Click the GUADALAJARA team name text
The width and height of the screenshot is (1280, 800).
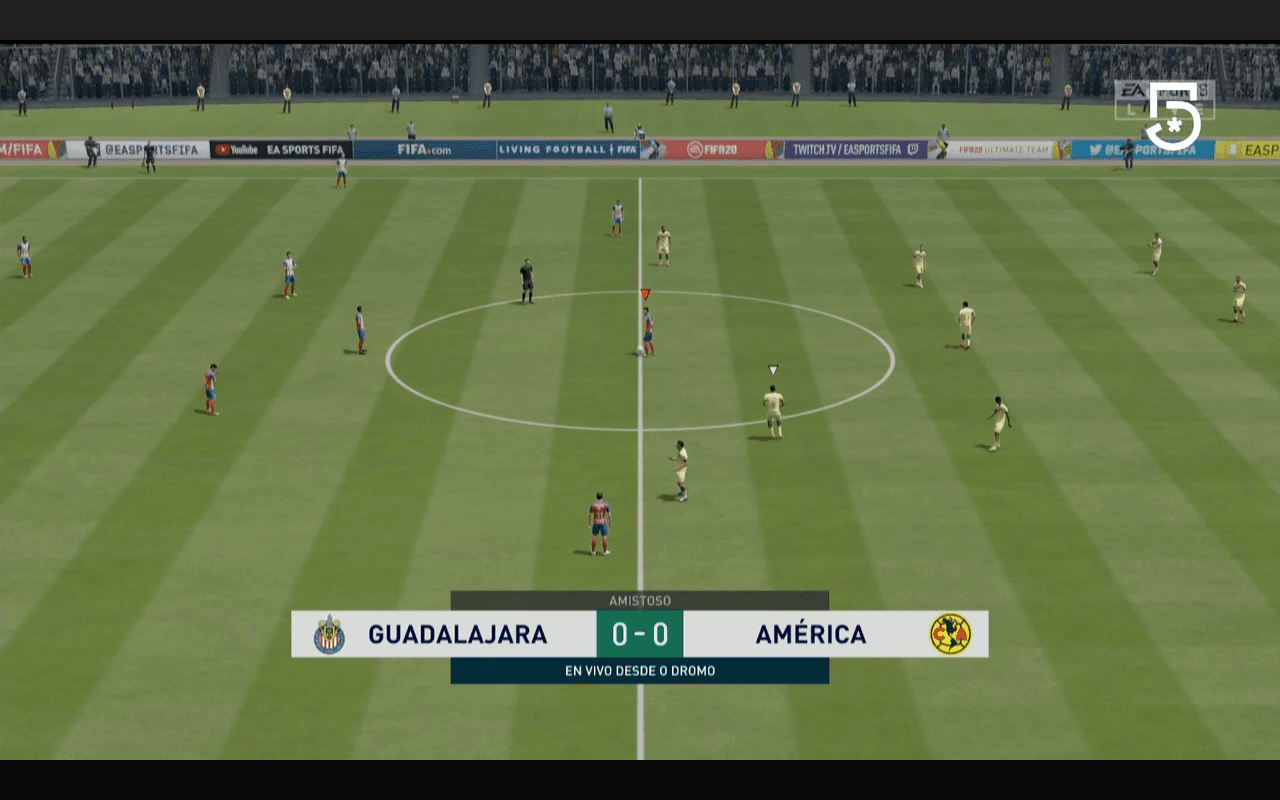pos(459,634)
